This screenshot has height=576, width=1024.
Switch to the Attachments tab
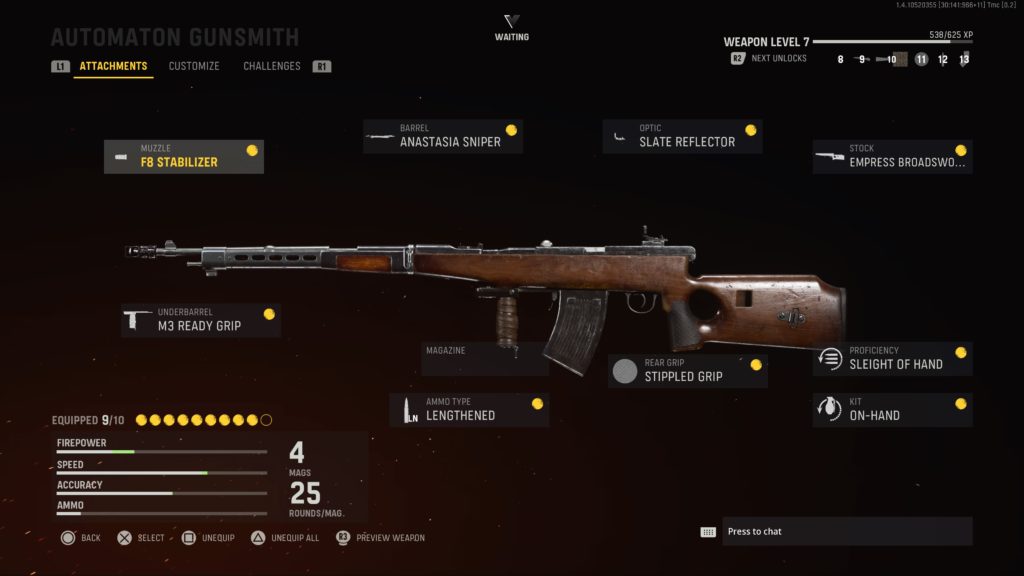[113, 67]
